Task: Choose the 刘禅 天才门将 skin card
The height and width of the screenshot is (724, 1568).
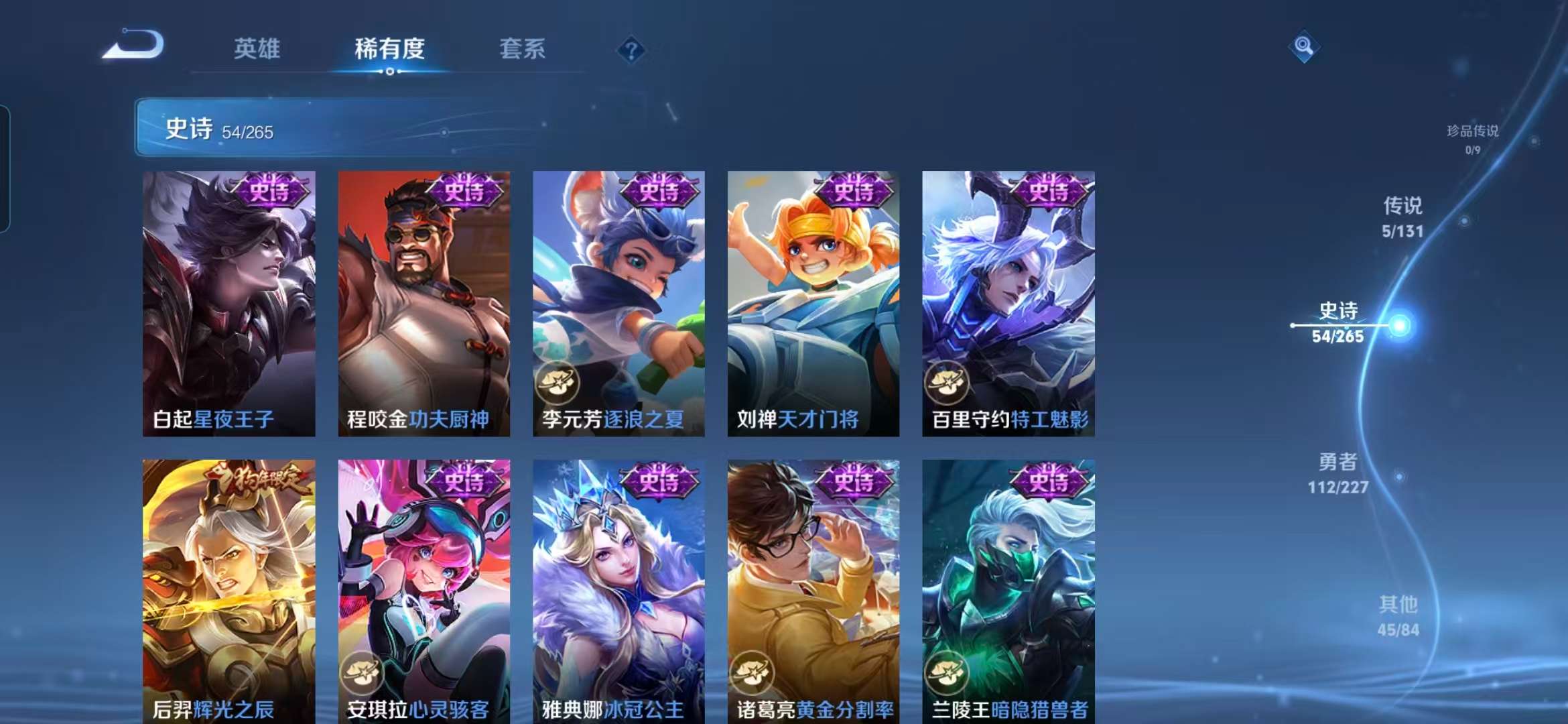Action: click(813, 303)
